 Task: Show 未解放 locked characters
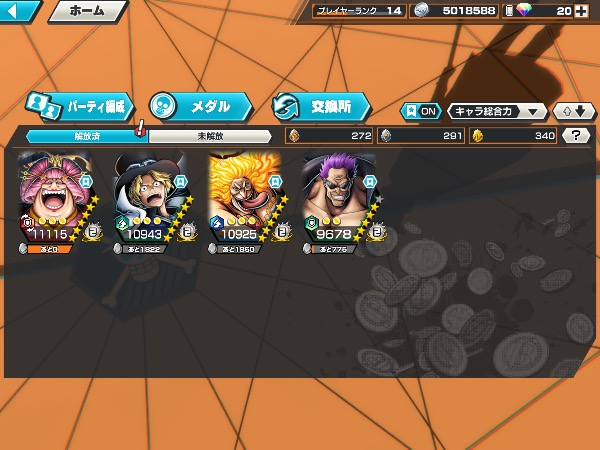pyautogui.click(x=210, y=136)
